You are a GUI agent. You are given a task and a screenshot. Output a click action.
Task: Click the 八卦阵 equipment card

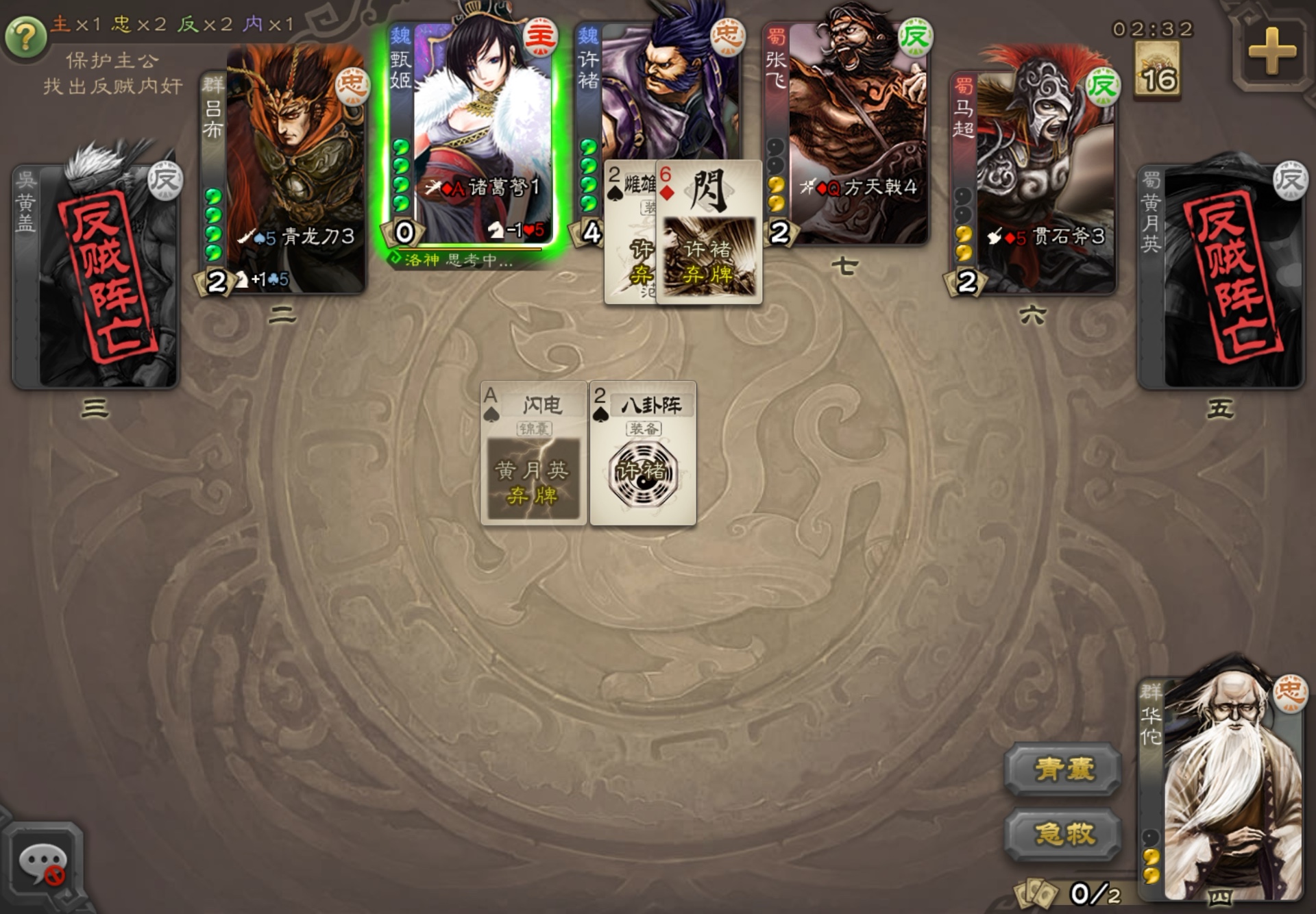click(643, 454)
